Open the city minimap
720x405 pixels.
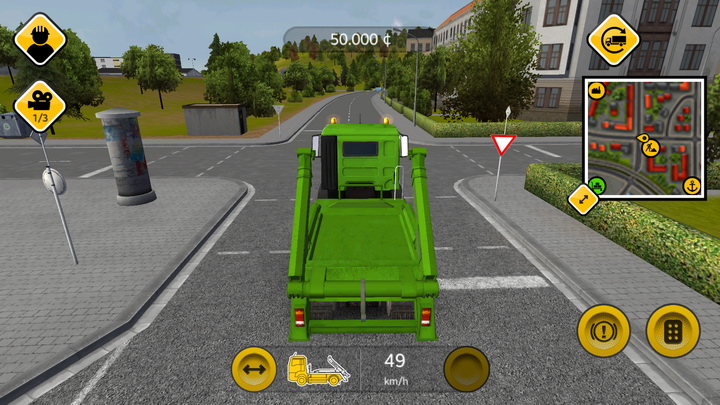(643, 137)
